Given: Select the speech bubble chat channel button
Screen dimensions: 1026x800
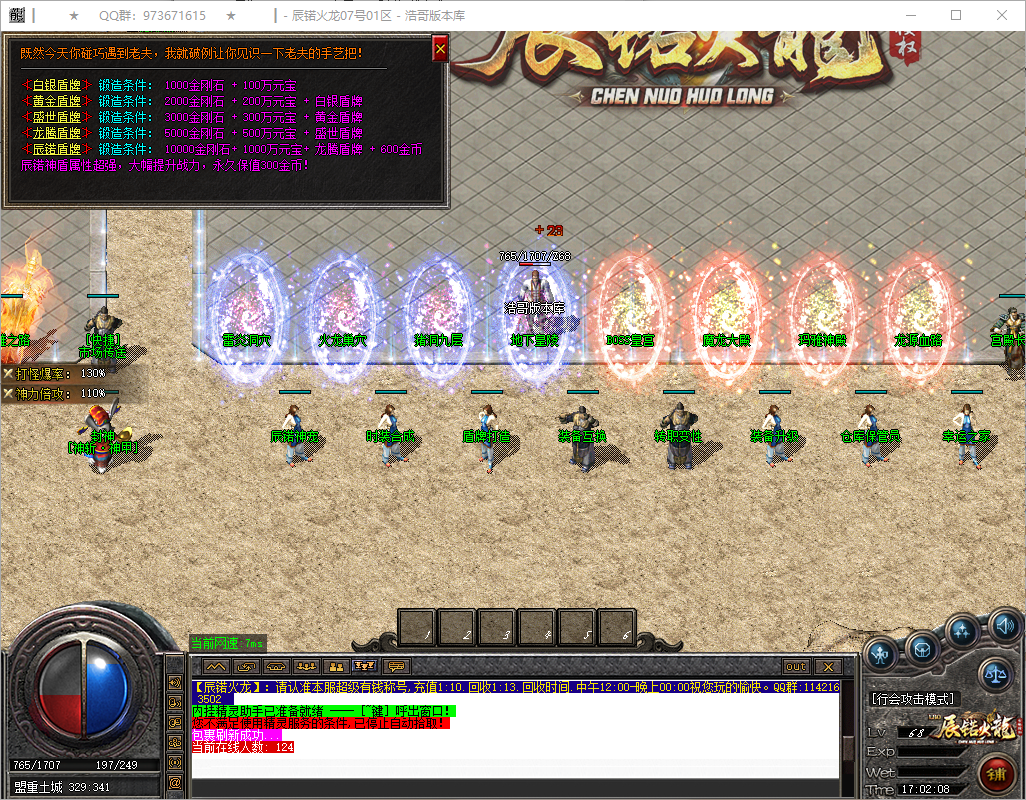Looking at the screenshot, I should pos(398,666).
